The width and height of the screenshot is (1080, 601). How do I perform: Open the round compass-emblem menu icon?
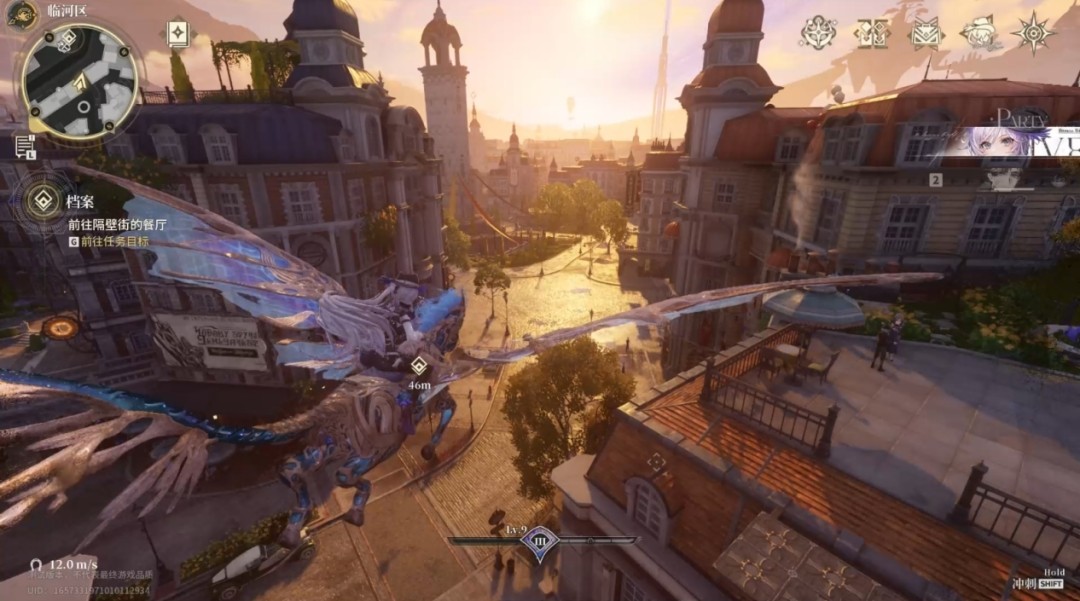pos(818,33)
